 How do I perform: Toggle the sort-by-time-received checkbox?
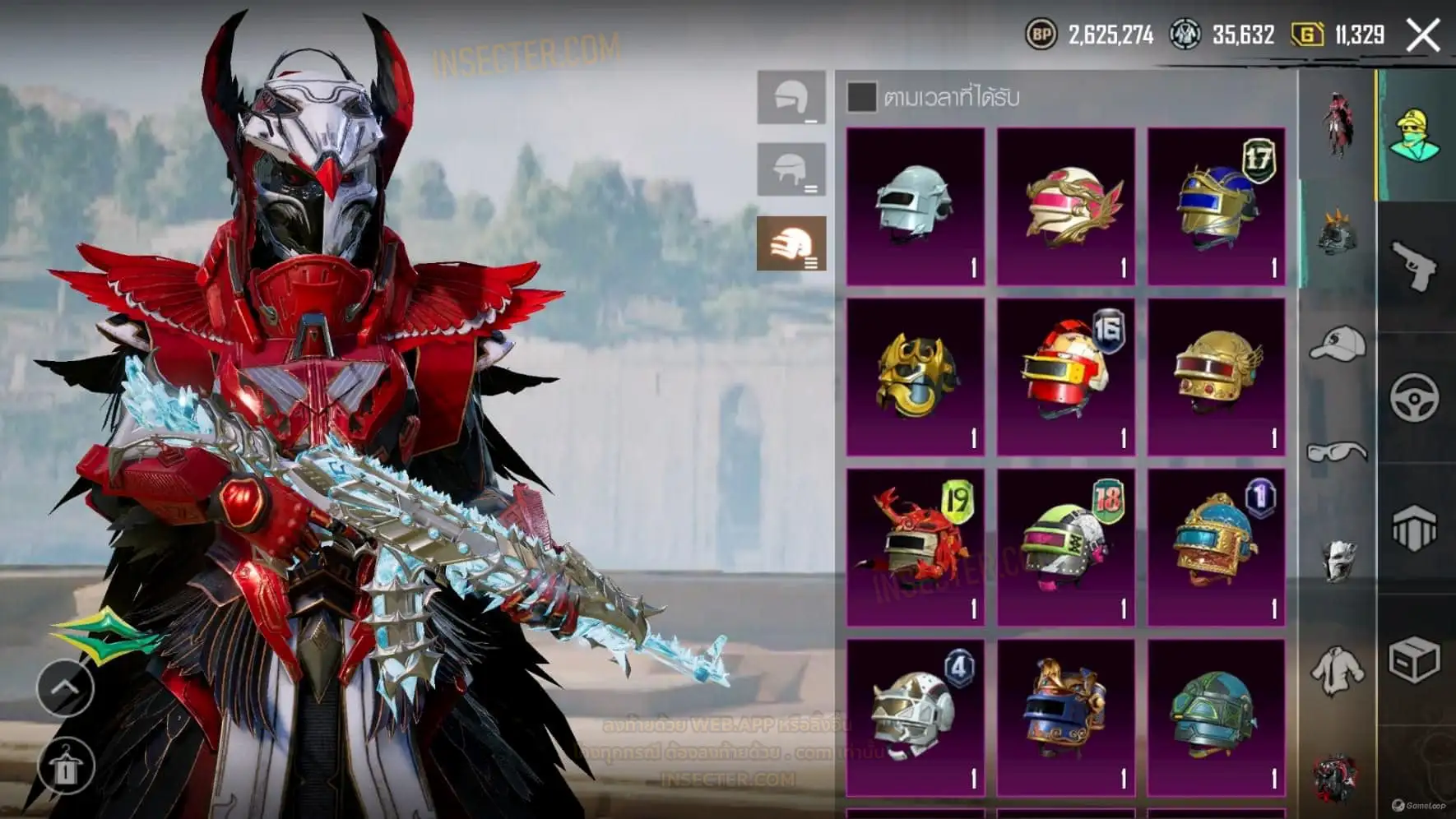pyautogui.click(x=861, y=97)
